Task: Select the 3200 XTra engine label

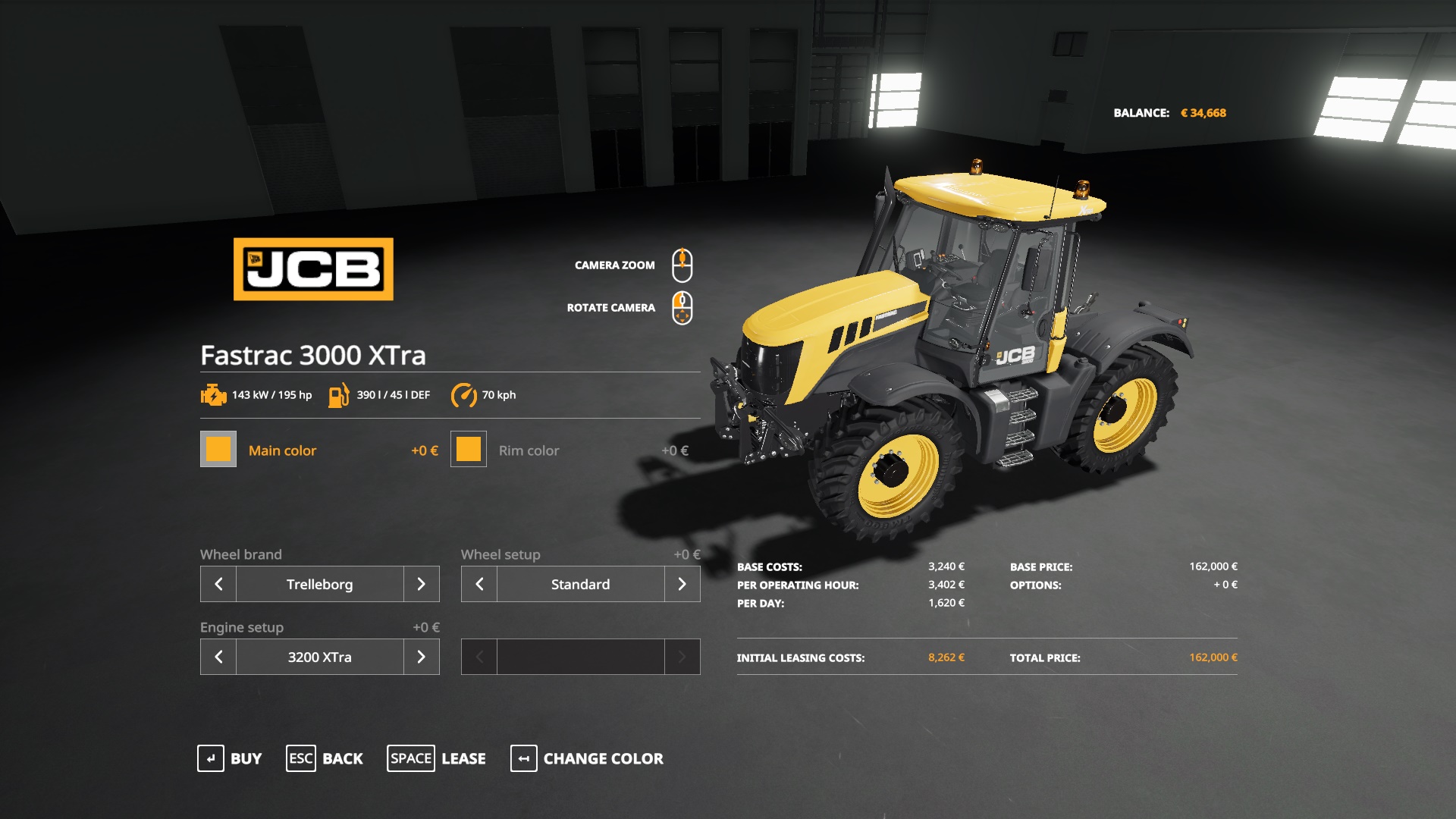Action: 319,657
